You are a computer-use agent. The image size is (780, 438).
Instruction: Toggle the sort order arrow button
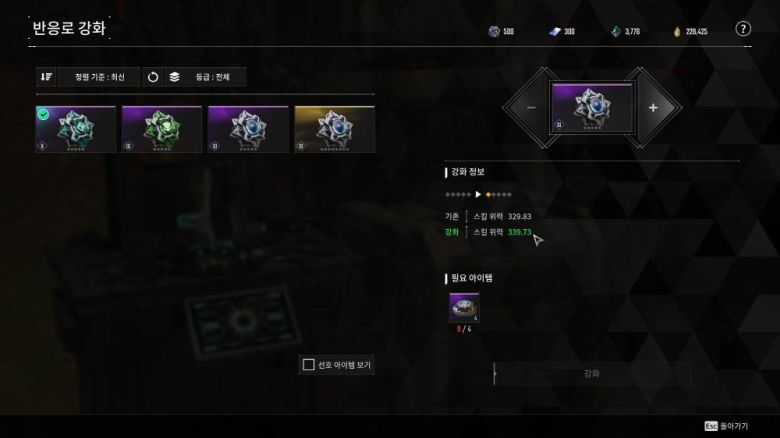point(46,77)
